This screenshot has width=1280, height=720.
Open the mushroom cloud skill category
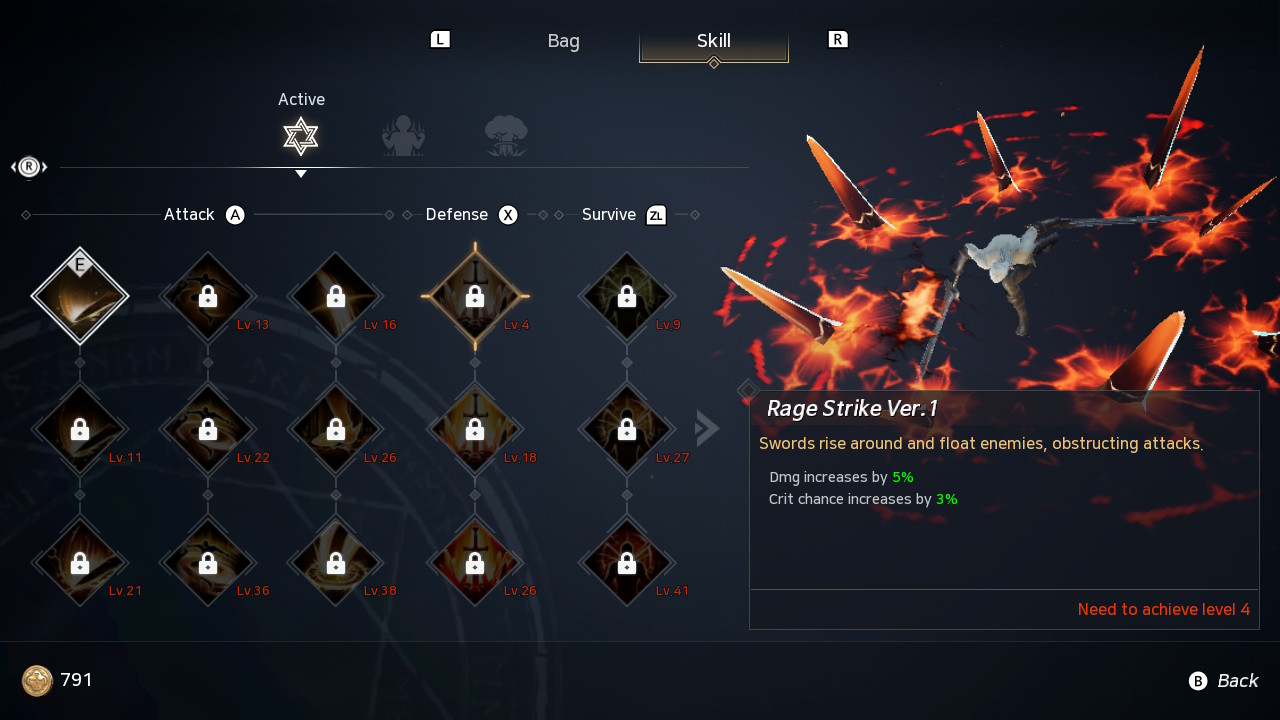(506, 136)
